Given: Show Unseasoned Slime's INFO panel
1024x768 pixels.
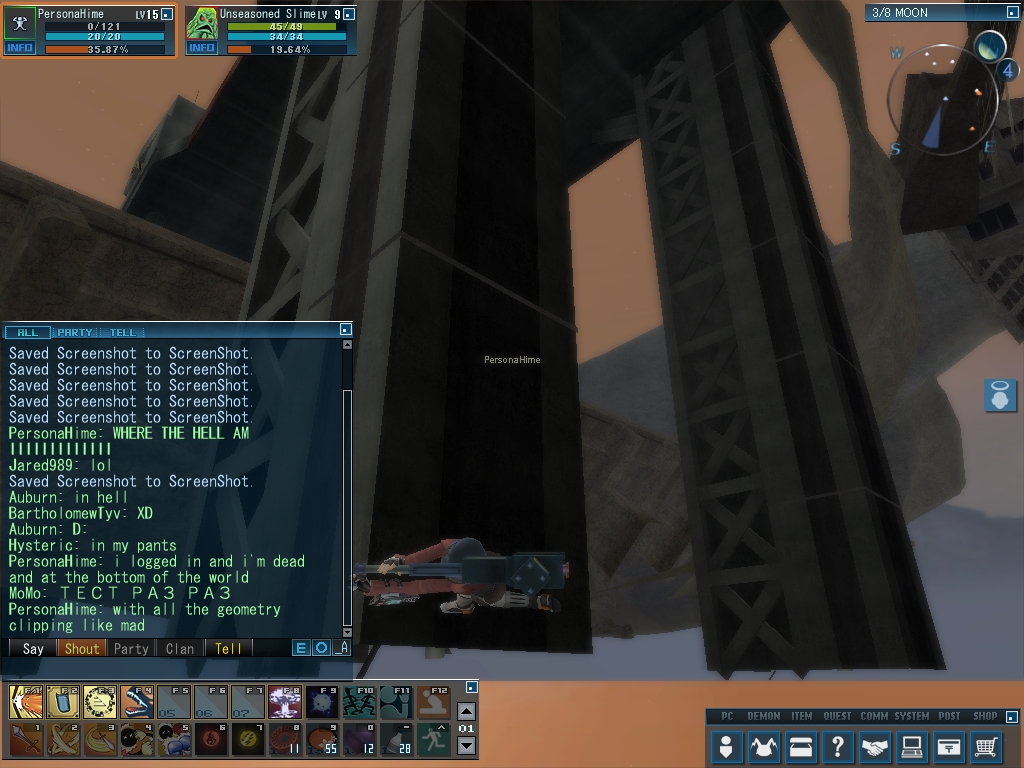Looking at the screenshot, I should coord(202,47).
